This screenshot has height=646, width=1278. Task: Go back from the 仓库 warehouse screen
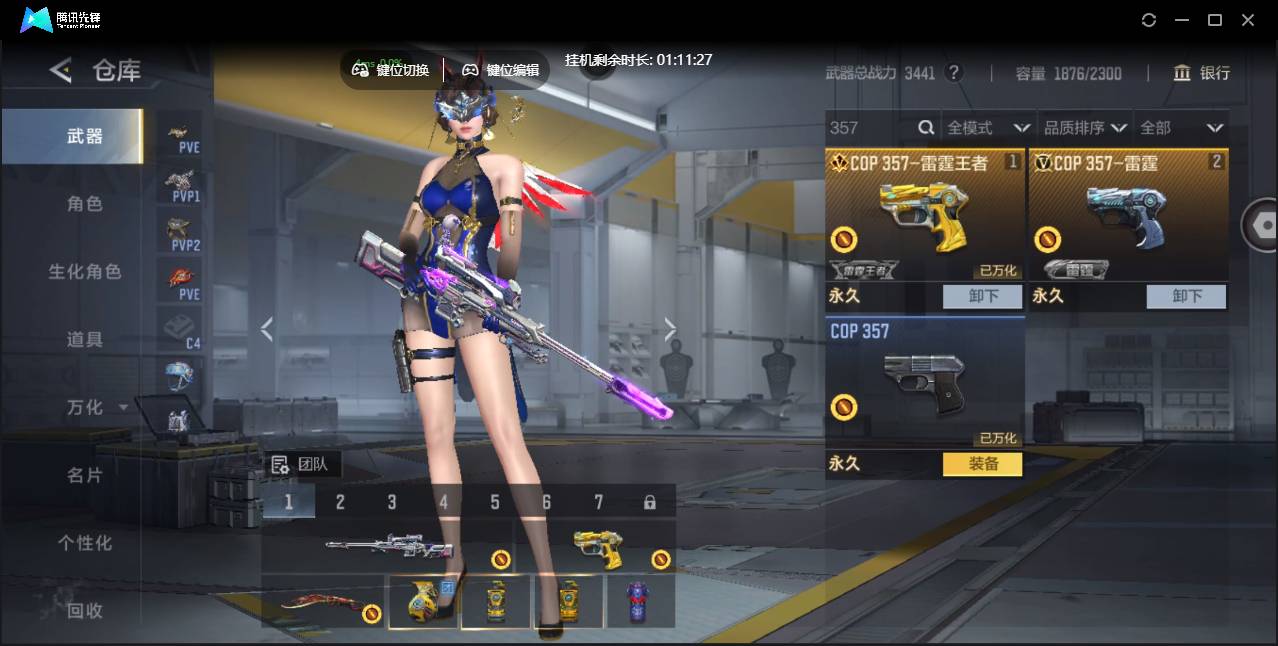click(x=61, y=70)
